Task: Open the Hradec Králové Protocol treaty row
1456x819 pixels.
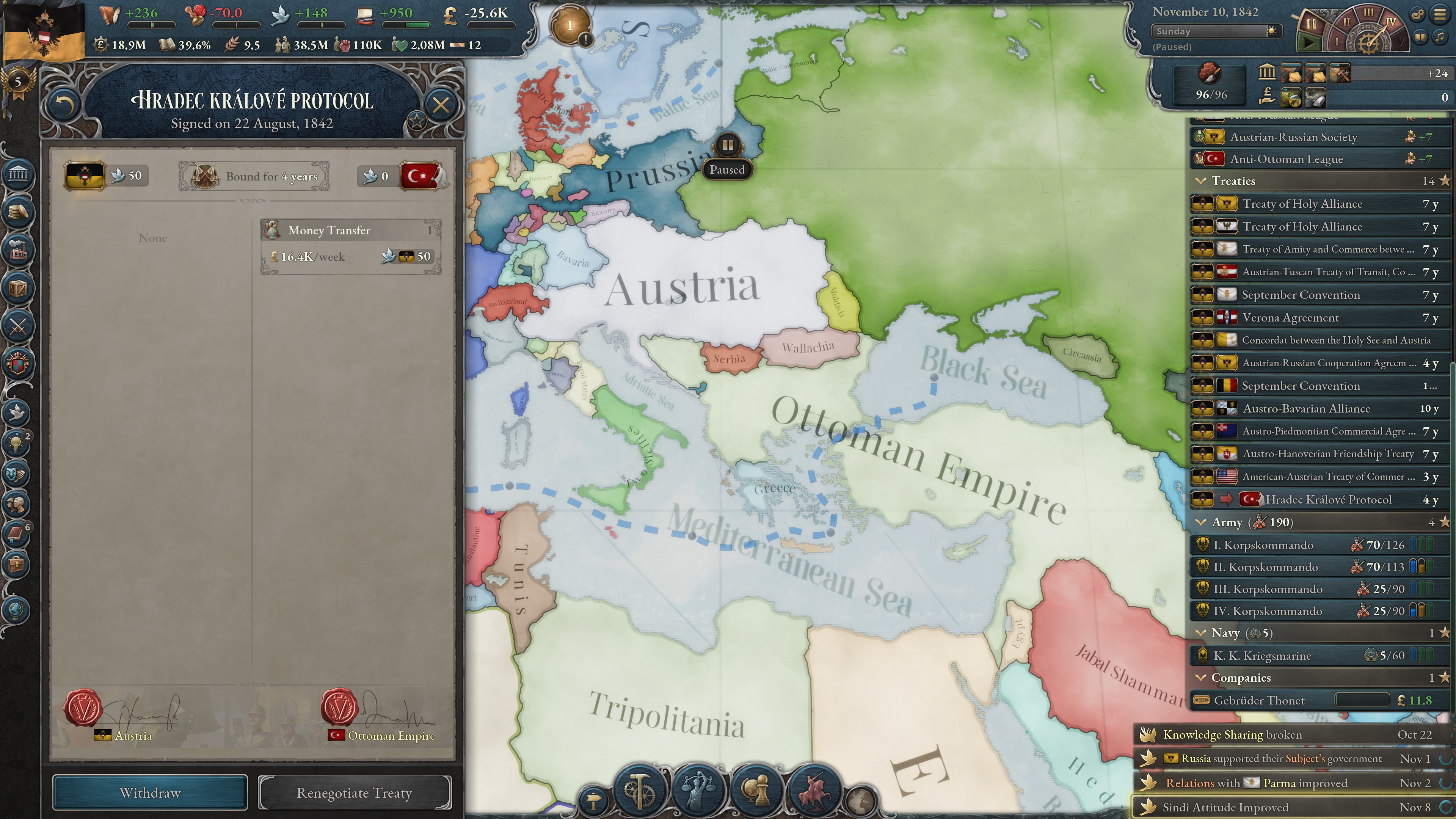Action: tap(1317, 499)
